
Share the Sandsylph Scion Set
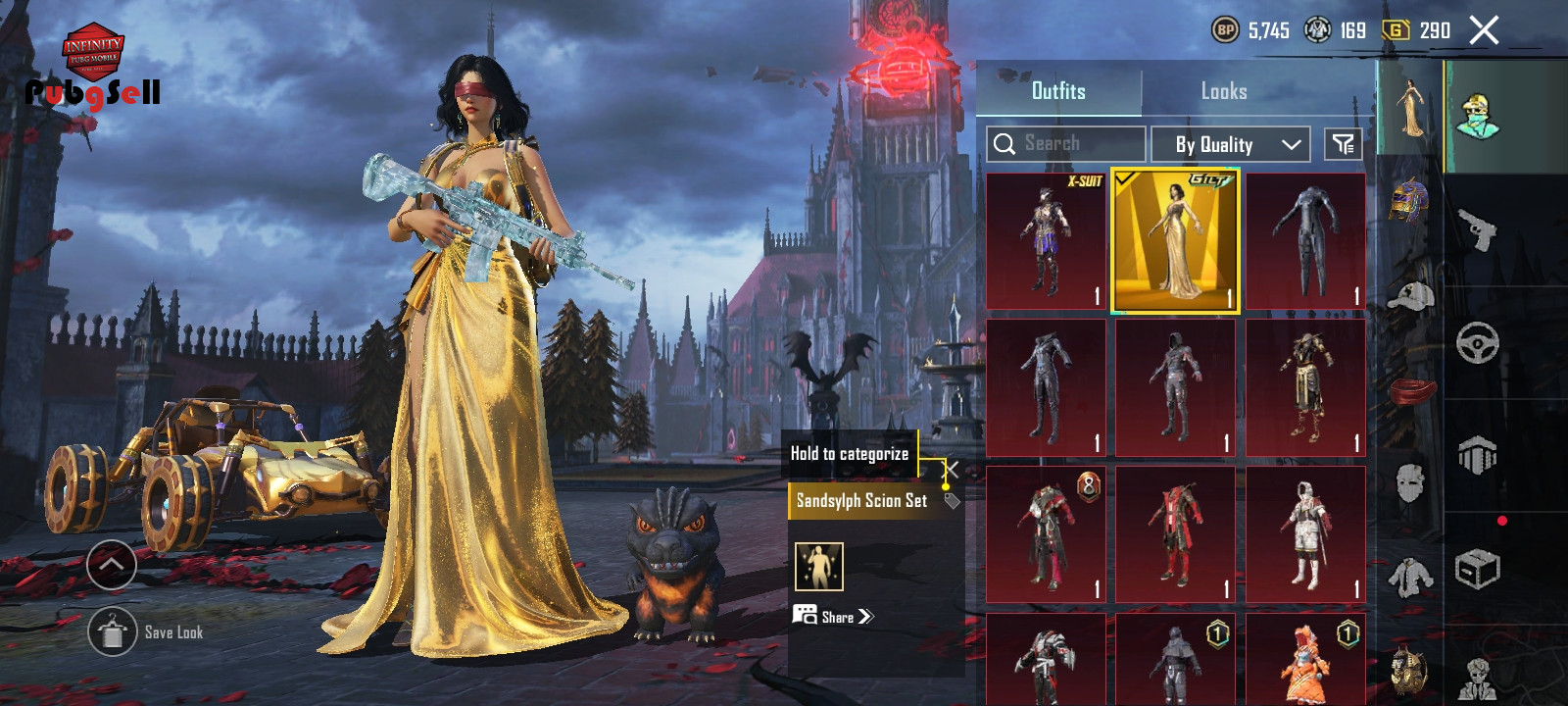tap(833, 617)
